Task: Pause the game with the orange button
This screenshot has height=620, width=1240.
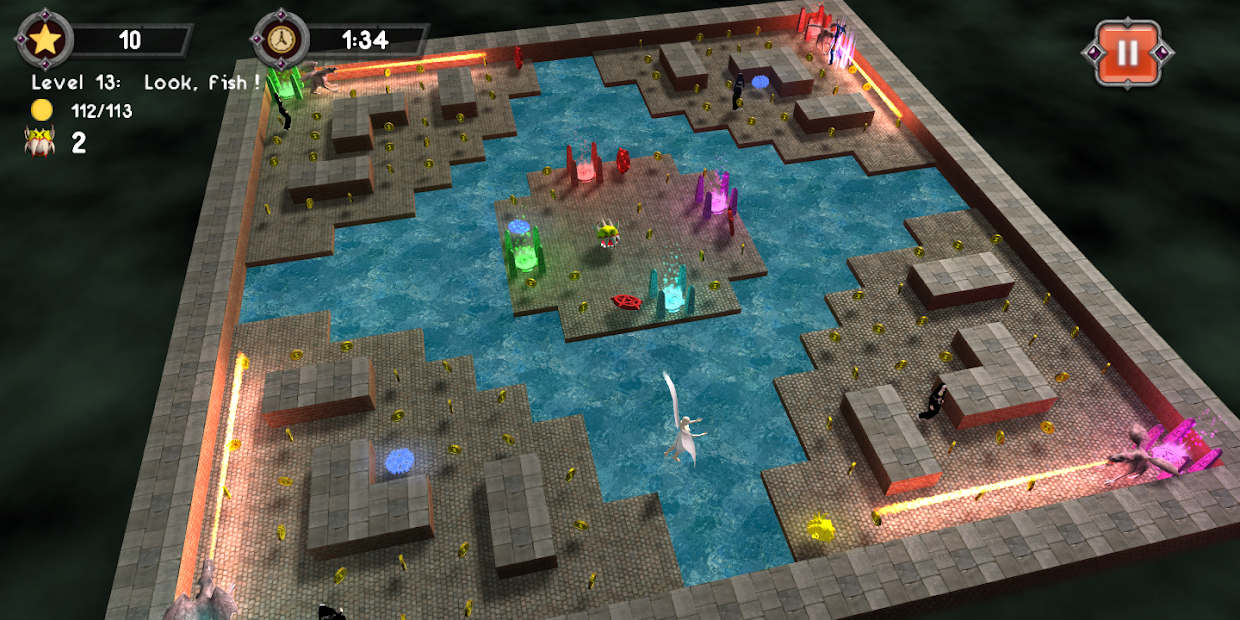Action: pyautogui.click(x=1127, y=51)
